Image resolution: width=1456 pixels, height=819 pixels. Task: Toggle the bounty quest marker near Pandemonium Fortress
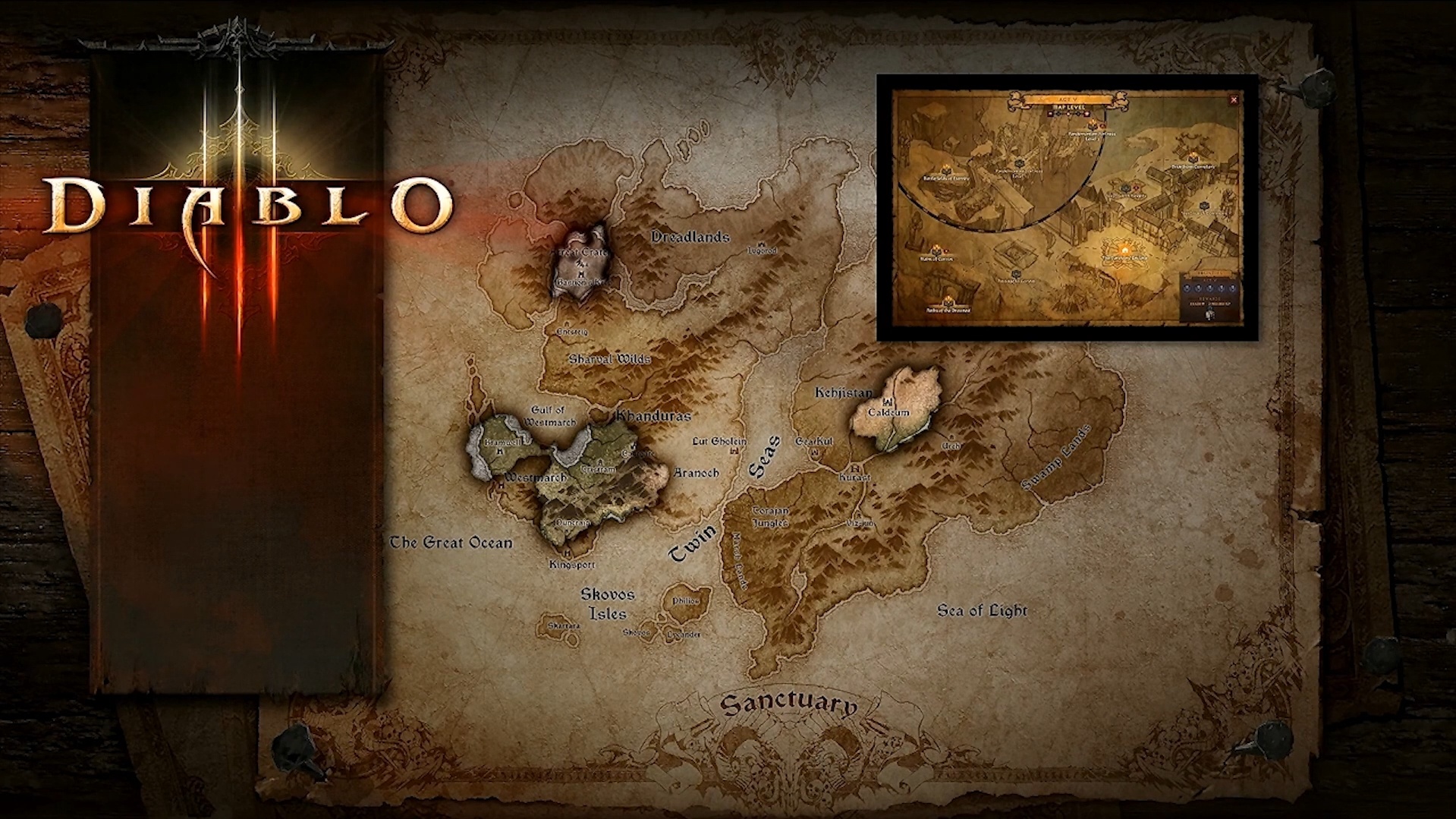[1102, 126]
